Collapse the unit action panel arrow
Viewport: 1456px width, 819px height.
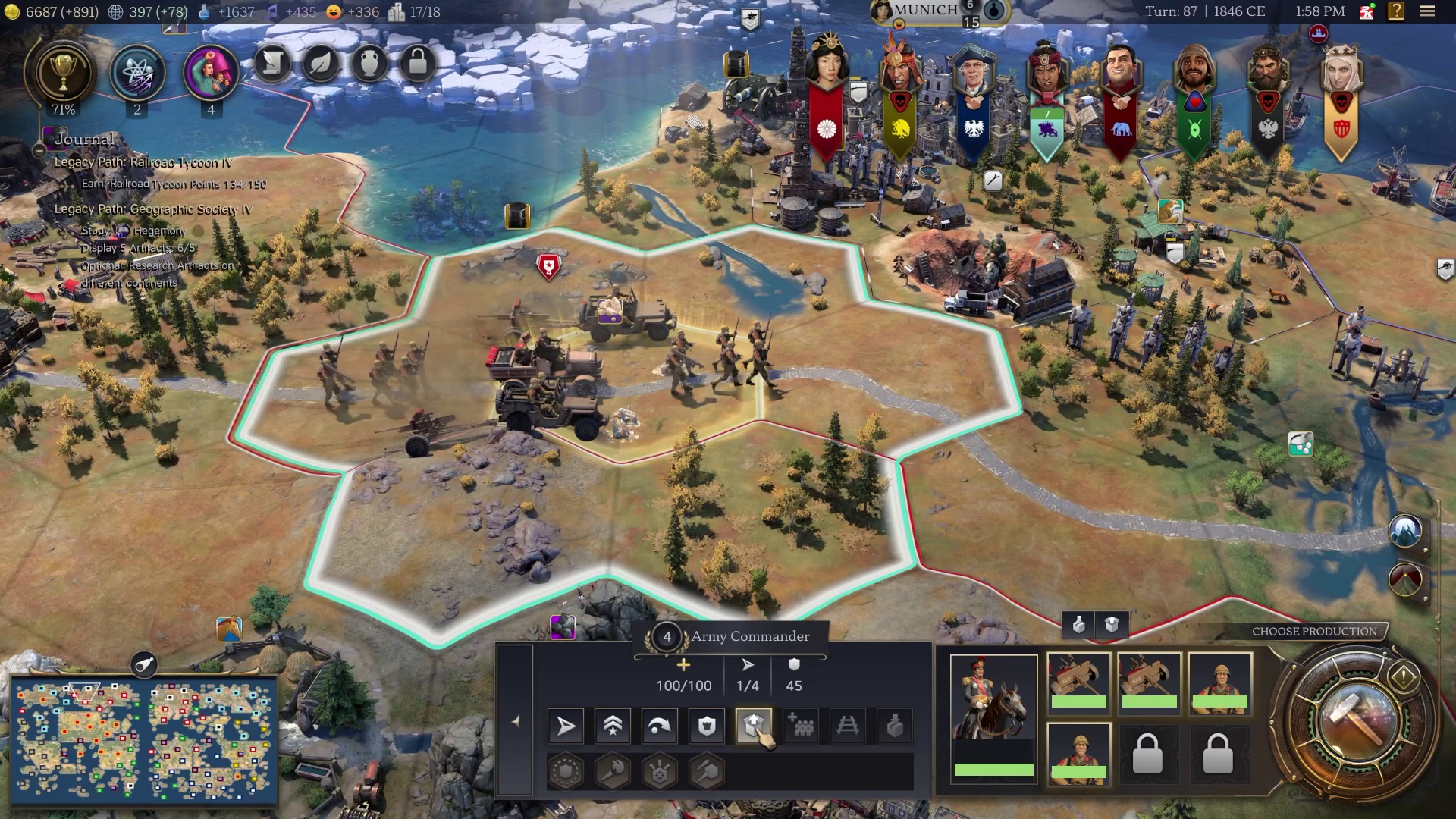(516, 722)
